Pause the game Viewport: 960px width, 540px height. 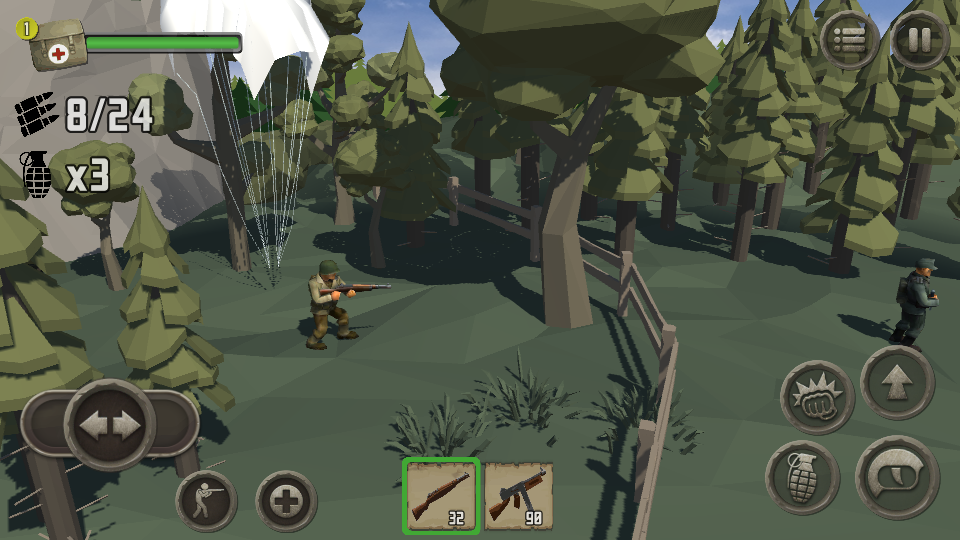[x=919, y=40]
